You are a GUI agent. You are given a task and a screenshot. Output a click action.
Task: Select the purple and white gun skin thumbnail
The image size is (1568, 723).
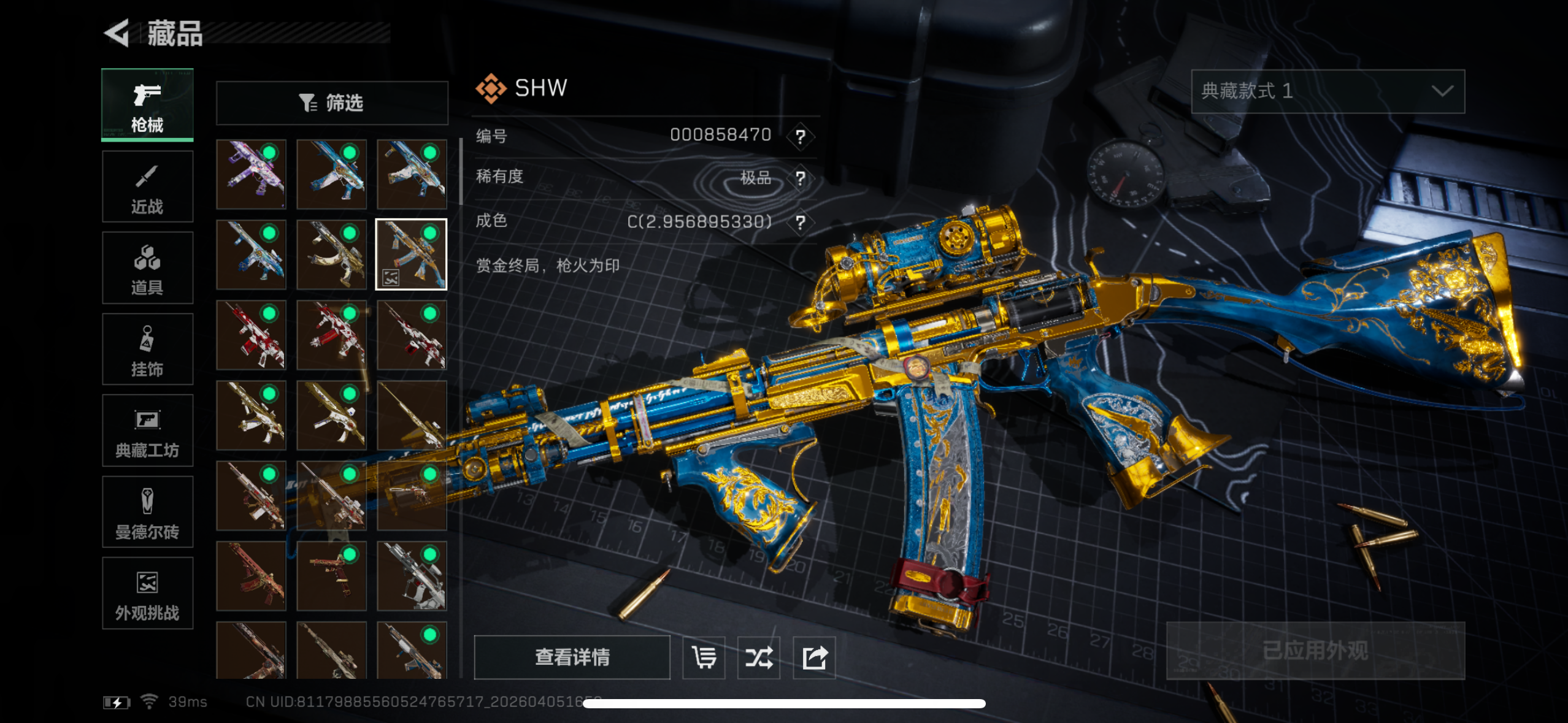tap(251, 174)
